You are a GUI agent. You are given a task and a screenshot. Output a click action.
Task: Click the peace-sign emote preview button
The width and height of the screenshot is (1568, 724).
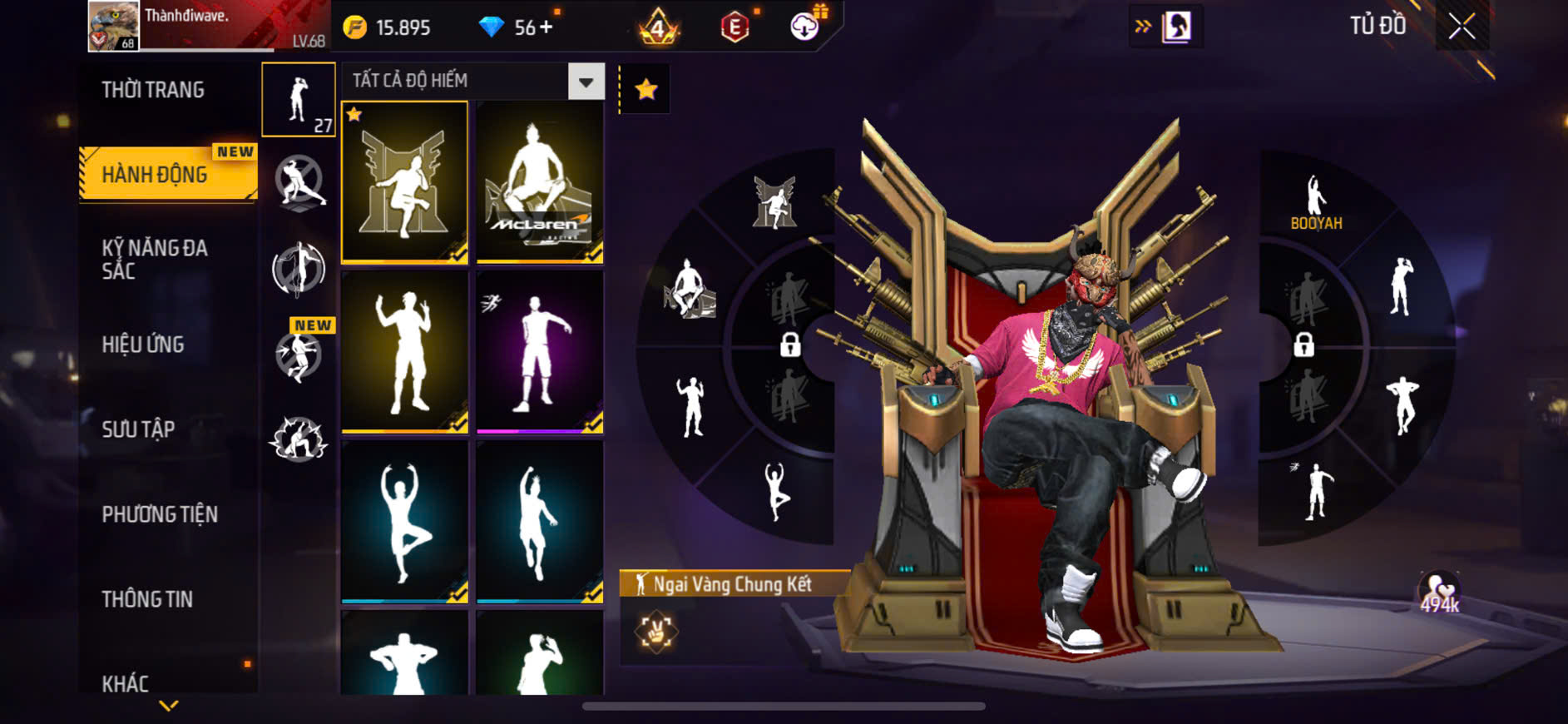656,632
